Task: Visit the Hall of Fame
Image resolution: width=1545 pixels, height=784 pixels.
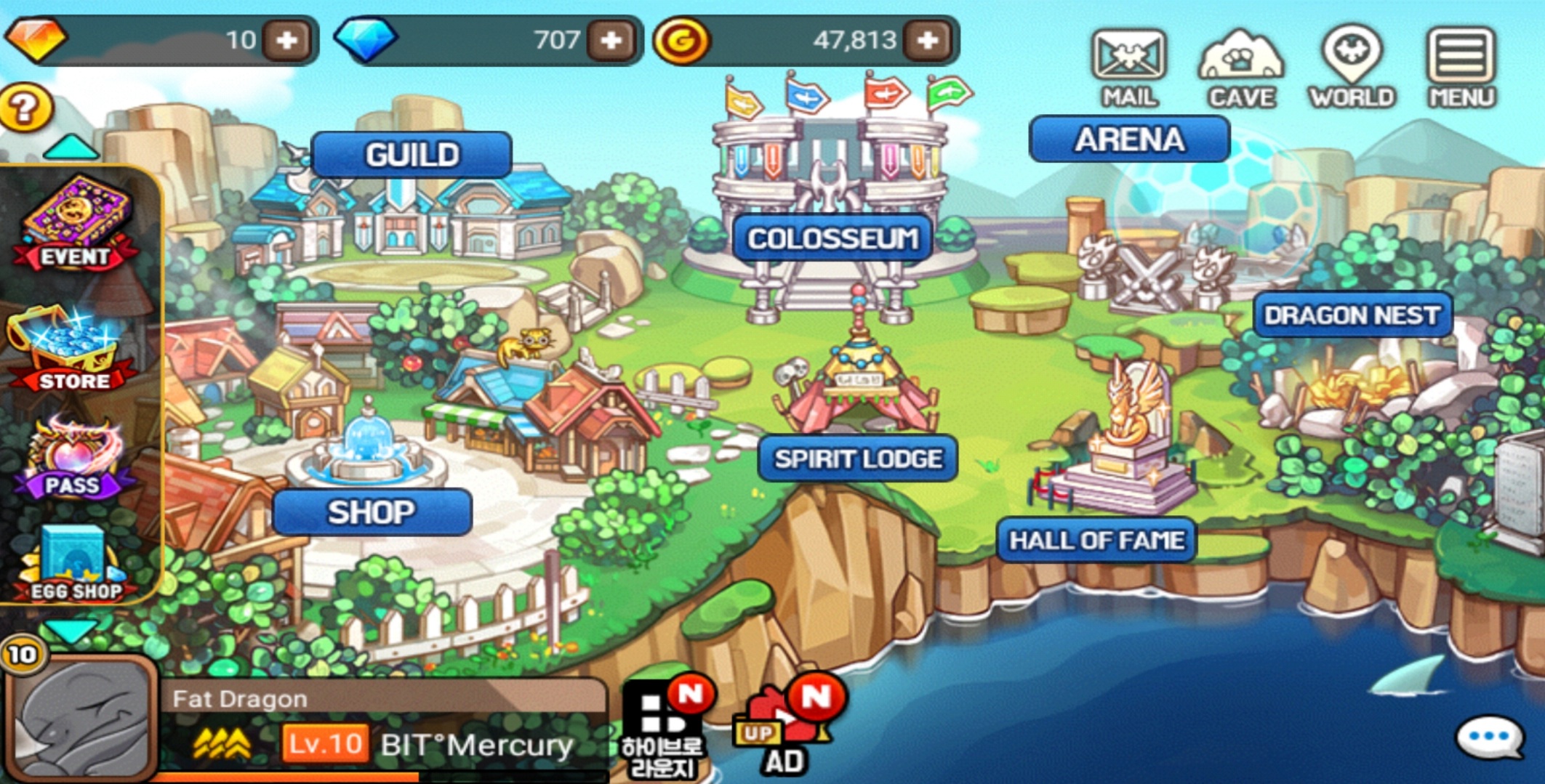Action: [1096, 540]
